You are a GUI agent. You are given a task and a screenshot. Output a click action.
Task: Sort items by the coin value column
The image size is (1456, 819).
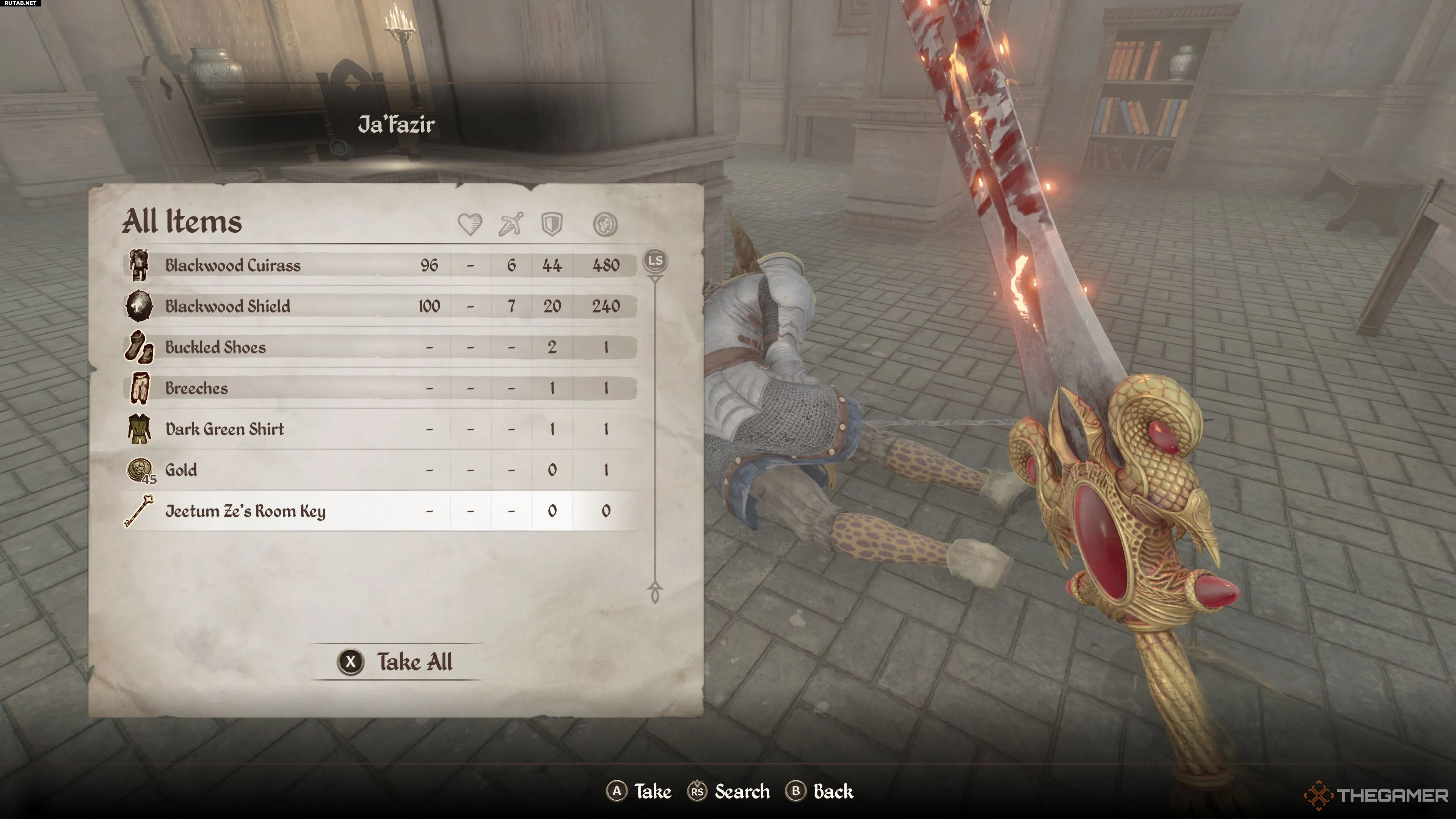pos(606,224)
